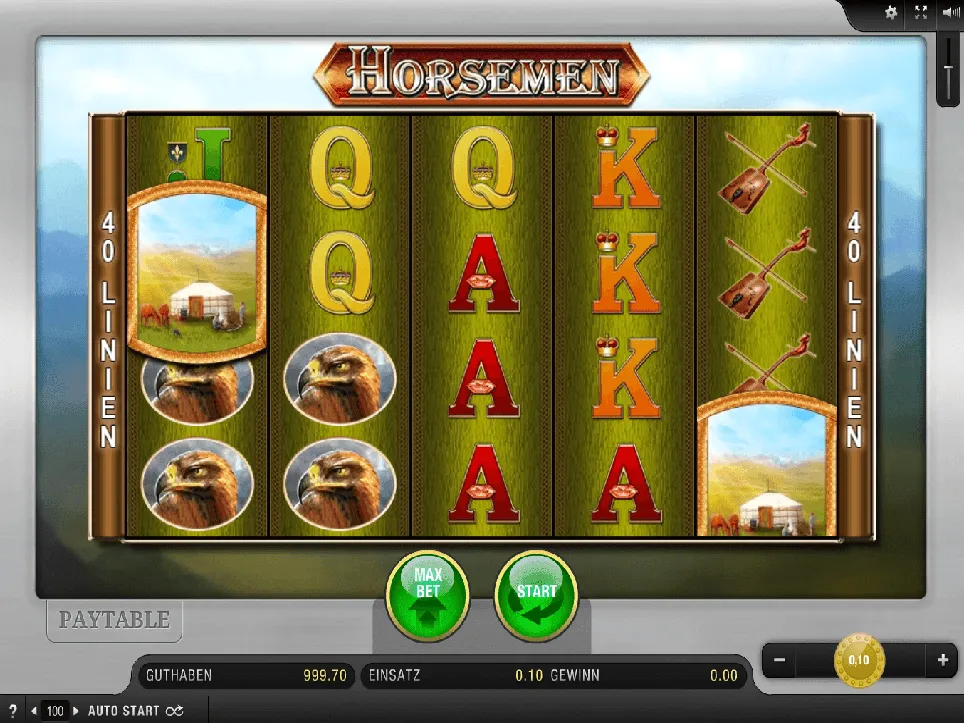The width and height of the screenshot is (964, 723).
Task: Activate the MAX BET button
Action: 427,595
